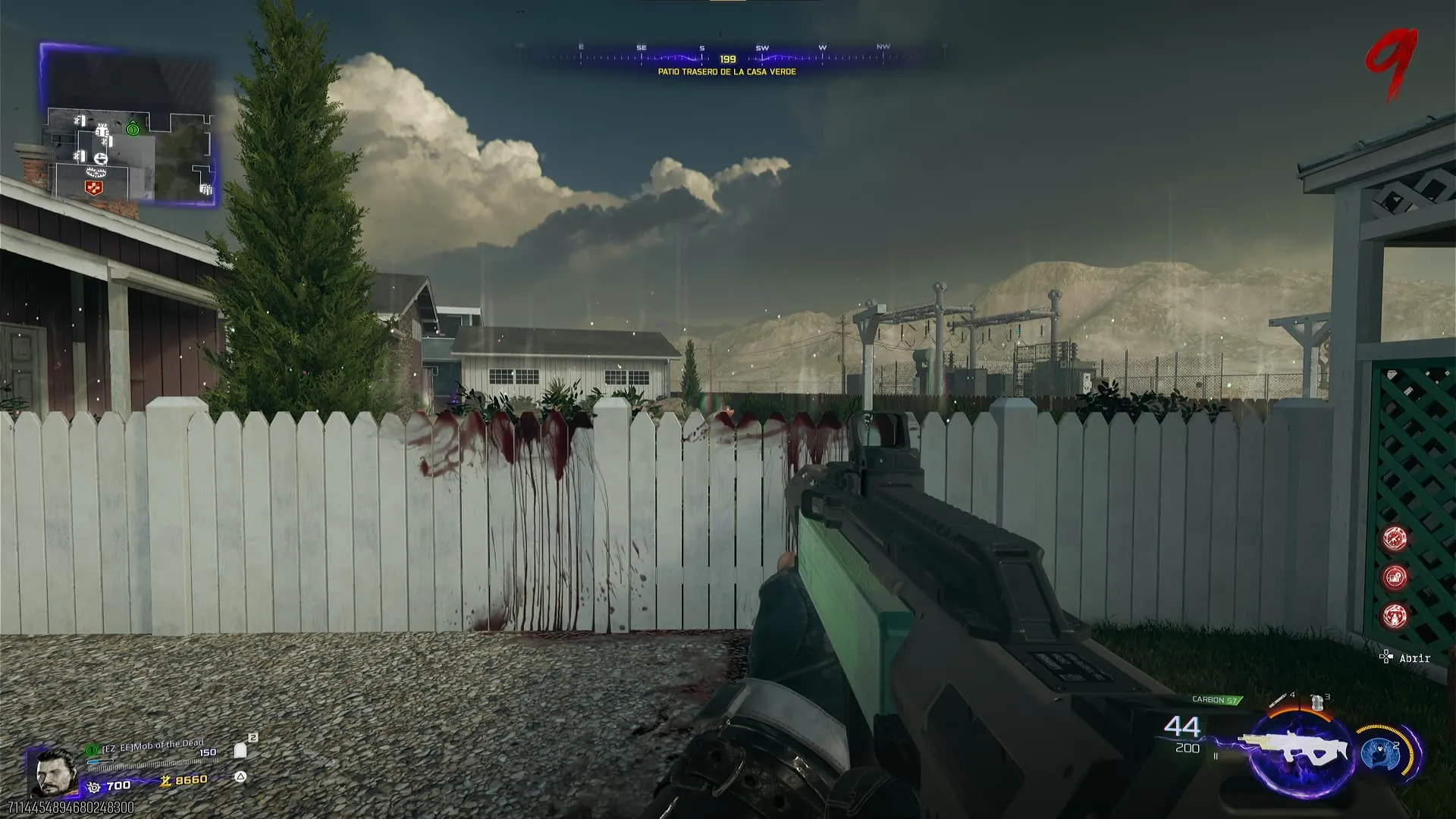Click the player character portrait
Image resolution: width=1456 pixels, height=819 pixels.
(x=55, y=772)
